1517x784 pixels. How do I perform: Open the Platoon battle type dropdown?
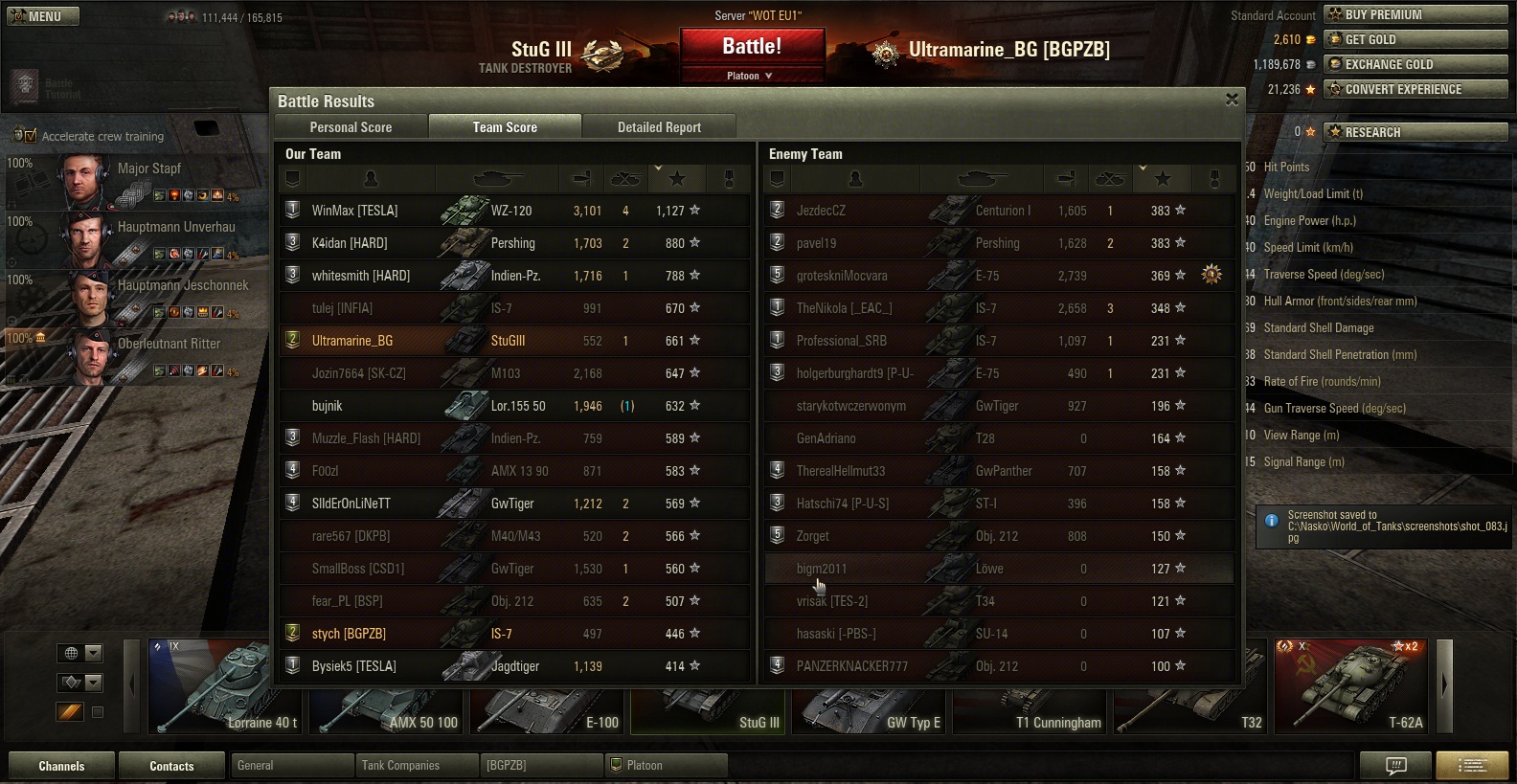click(x=751, y=76)
